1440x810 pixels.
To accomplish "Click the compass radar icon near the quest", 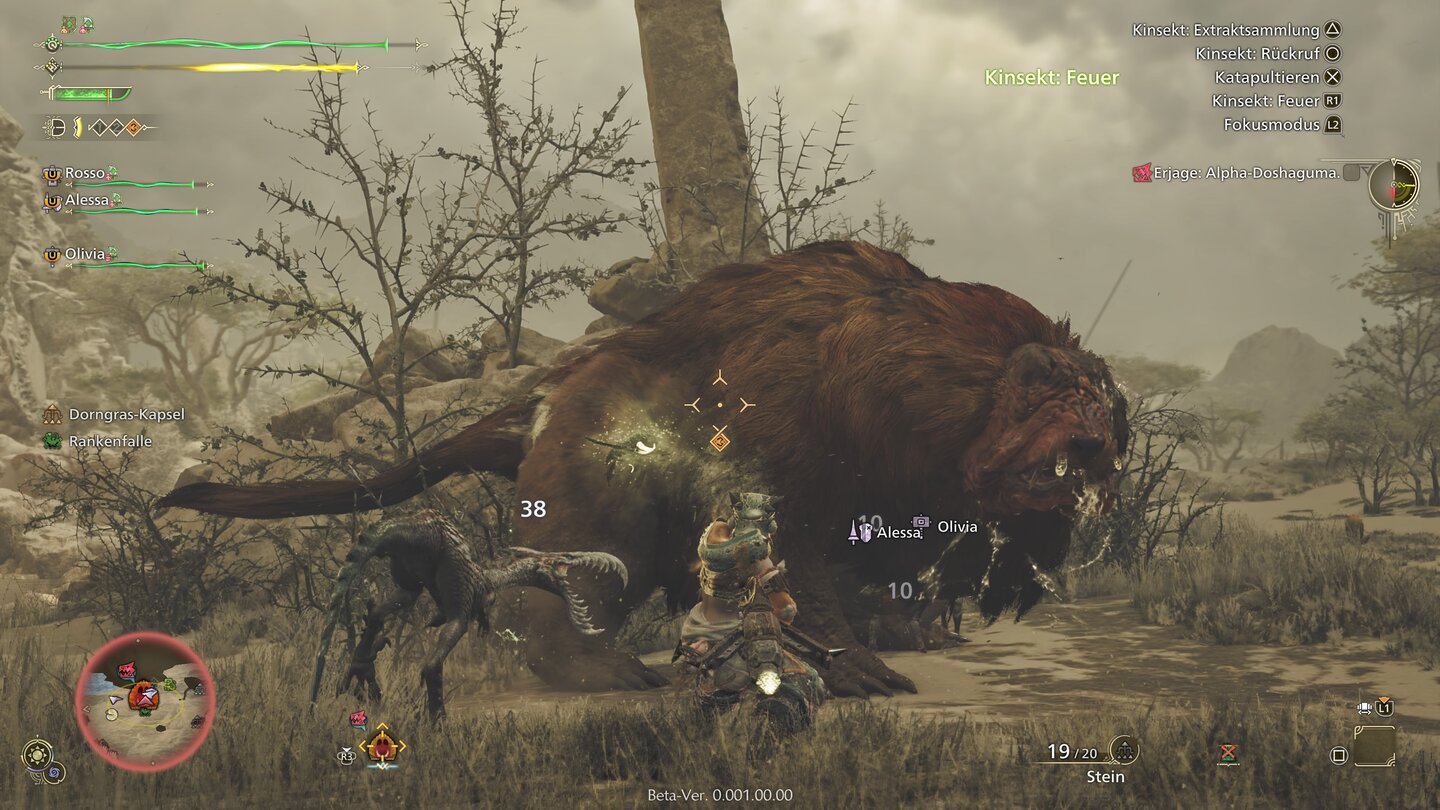I will (1393, 185).
